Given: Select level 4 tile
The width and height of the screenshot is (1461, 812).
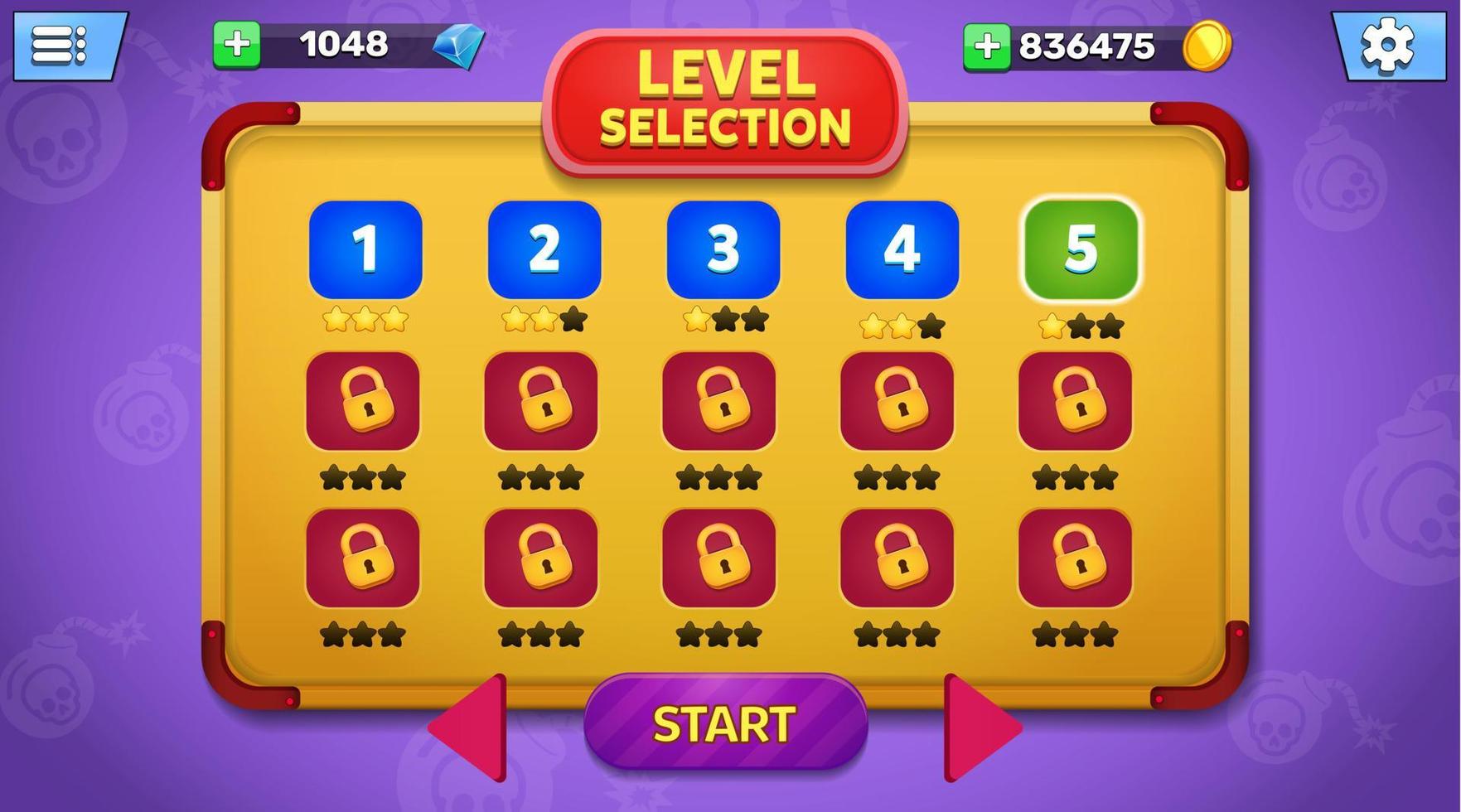Looking at the screenshot, I should pyautogui.click(x=902, y=249).
